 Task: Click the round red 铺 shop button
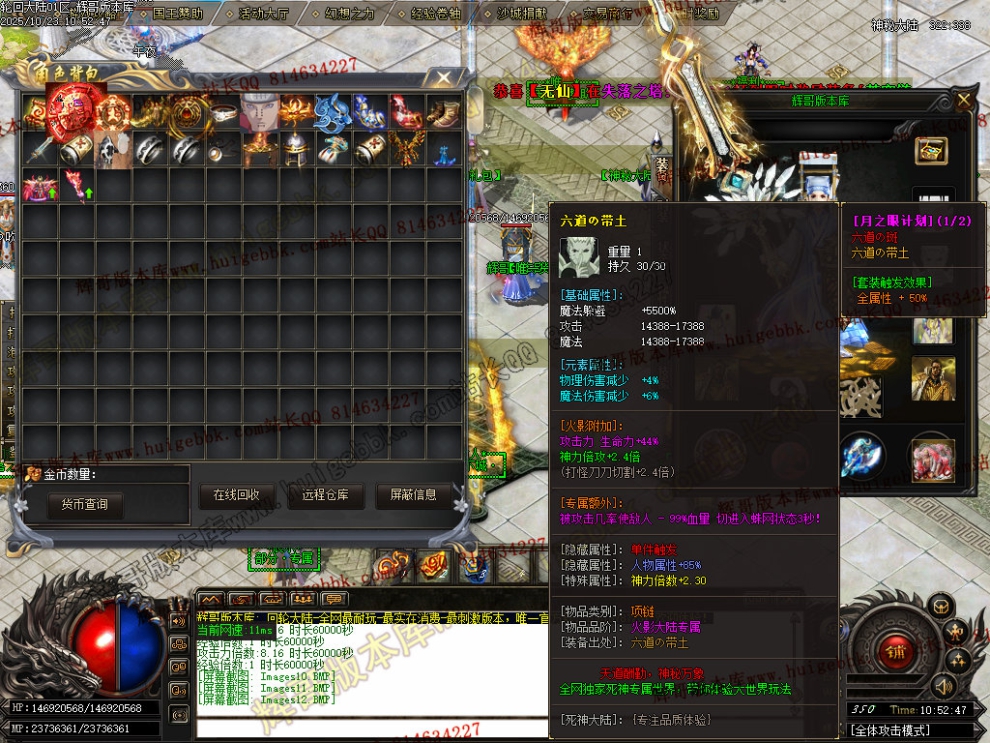pyautogui.click(x=894, y=651)
